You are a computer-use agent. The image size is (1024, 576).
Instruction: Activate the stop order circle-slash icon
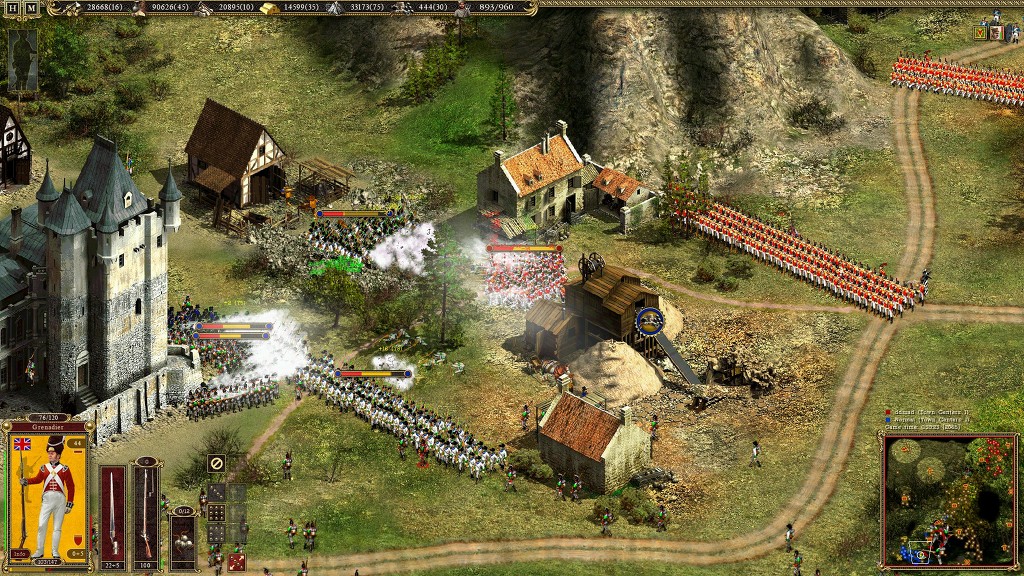215,463
